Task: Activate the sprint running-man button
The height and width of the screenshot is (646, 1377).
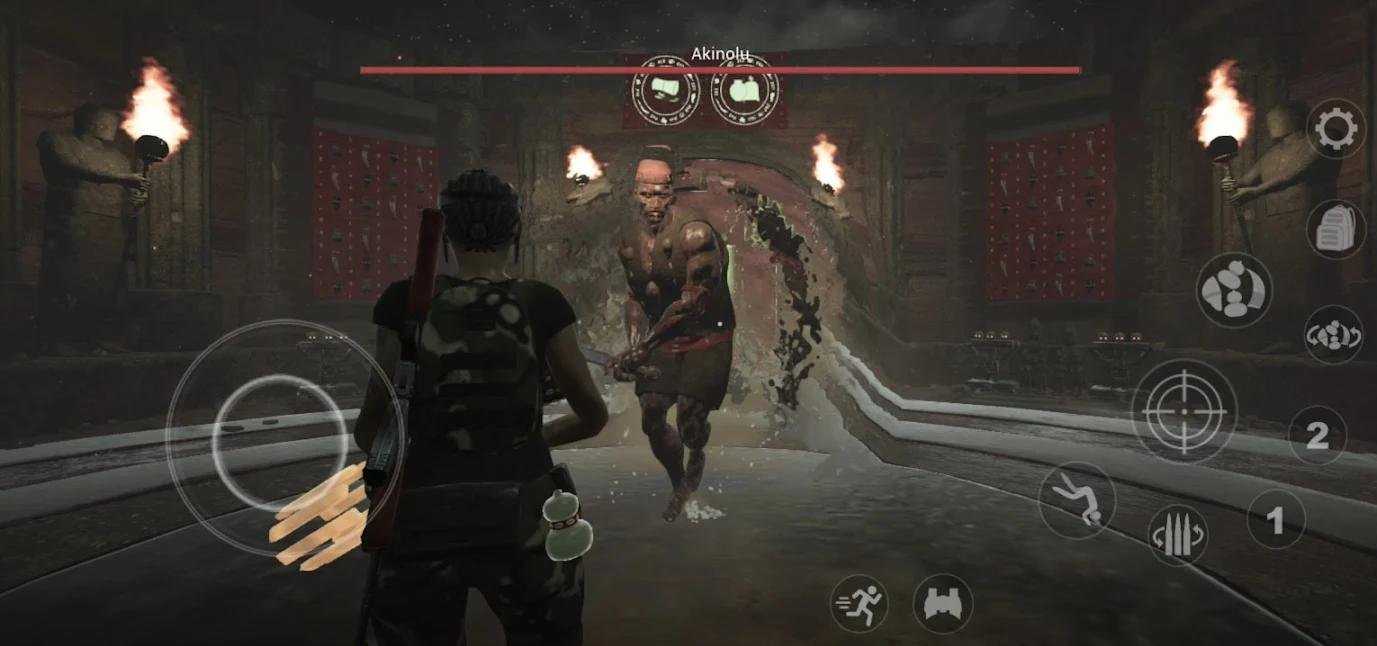Action: pos(860,603)
